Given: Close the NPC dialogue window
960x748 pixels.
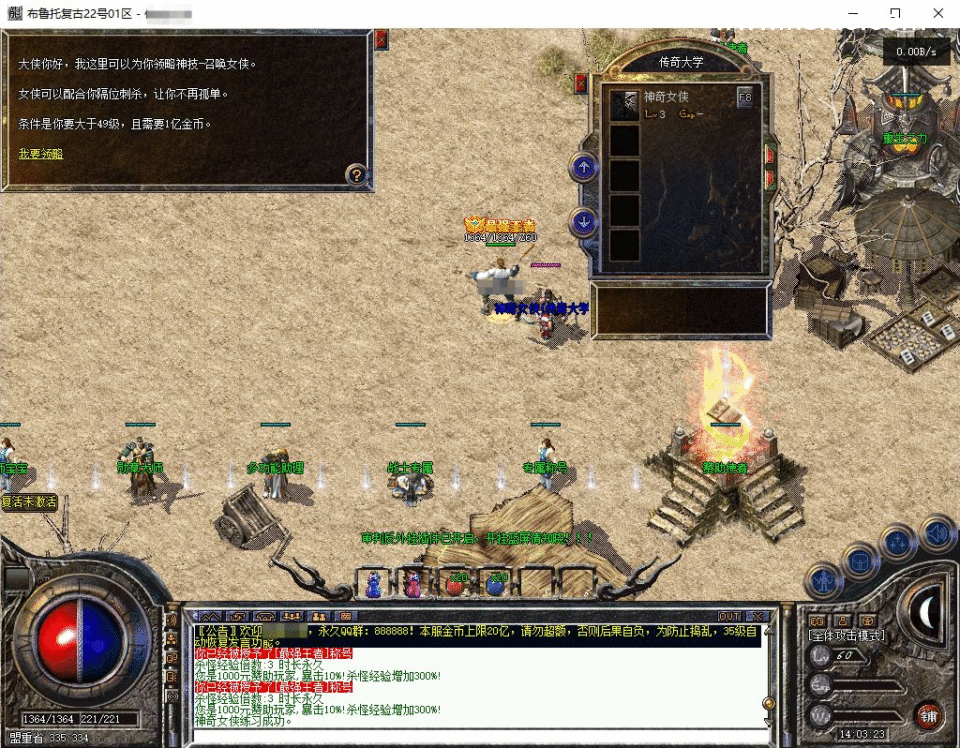Looking at the screenshot, I should click(x=381, y=40).
